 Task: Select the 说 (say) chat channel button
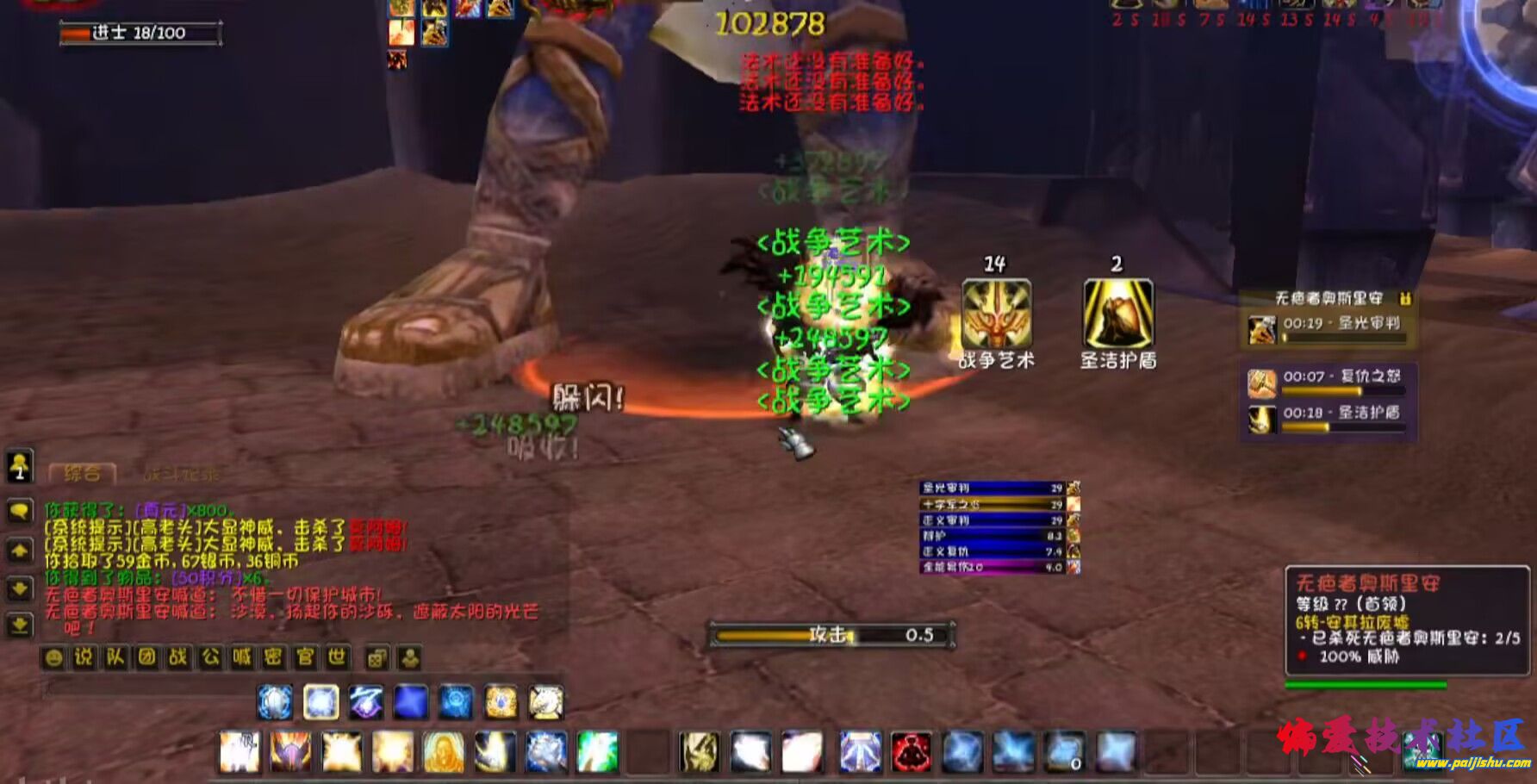(x=84, y=658)
